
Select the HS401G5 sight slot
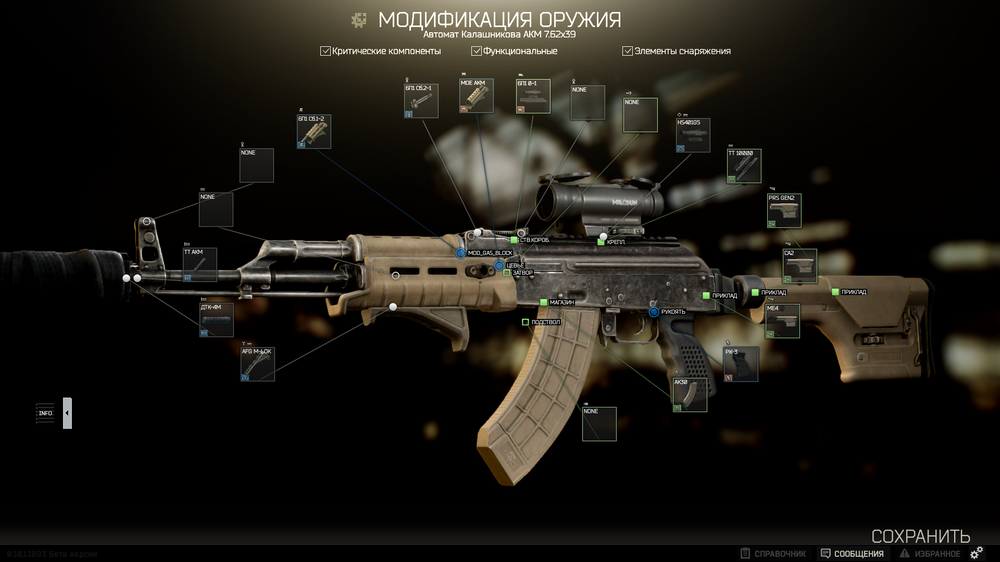[x=693, y=134]
